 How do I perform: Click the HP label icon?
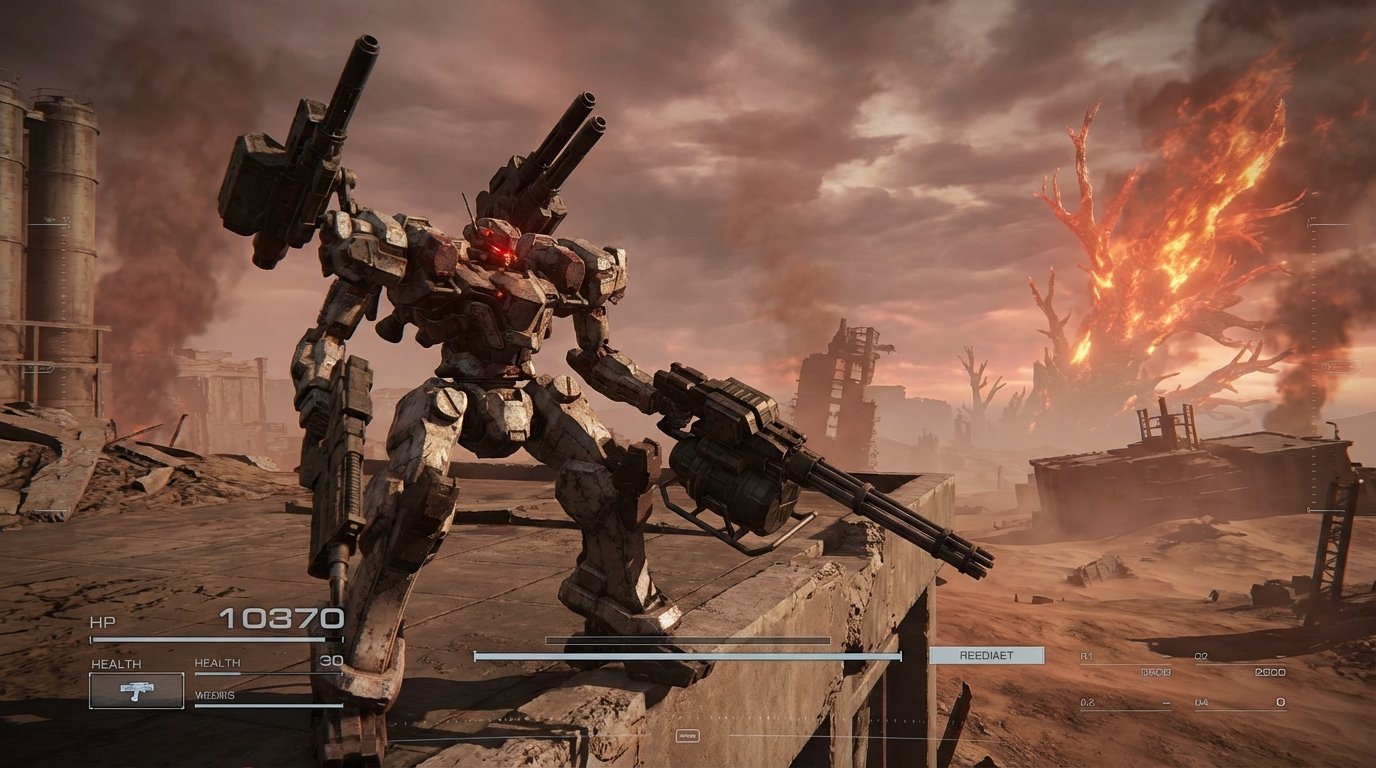(103, 622)
